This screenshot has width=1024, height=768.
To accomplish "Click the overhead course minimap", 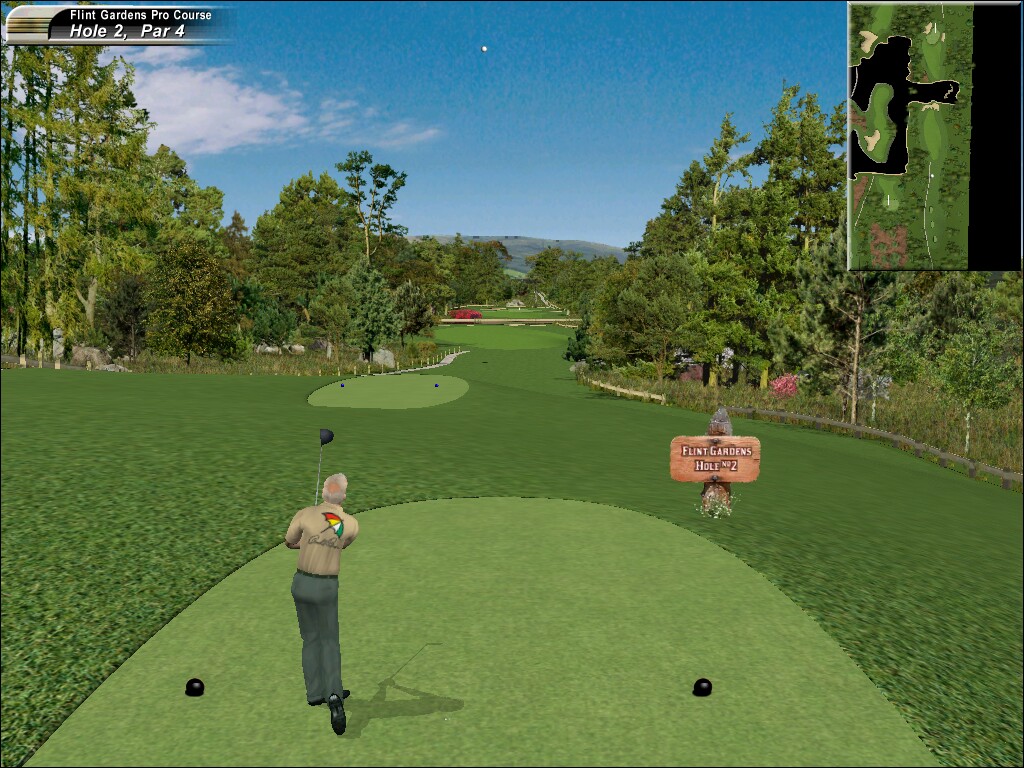I will (934, 136).
